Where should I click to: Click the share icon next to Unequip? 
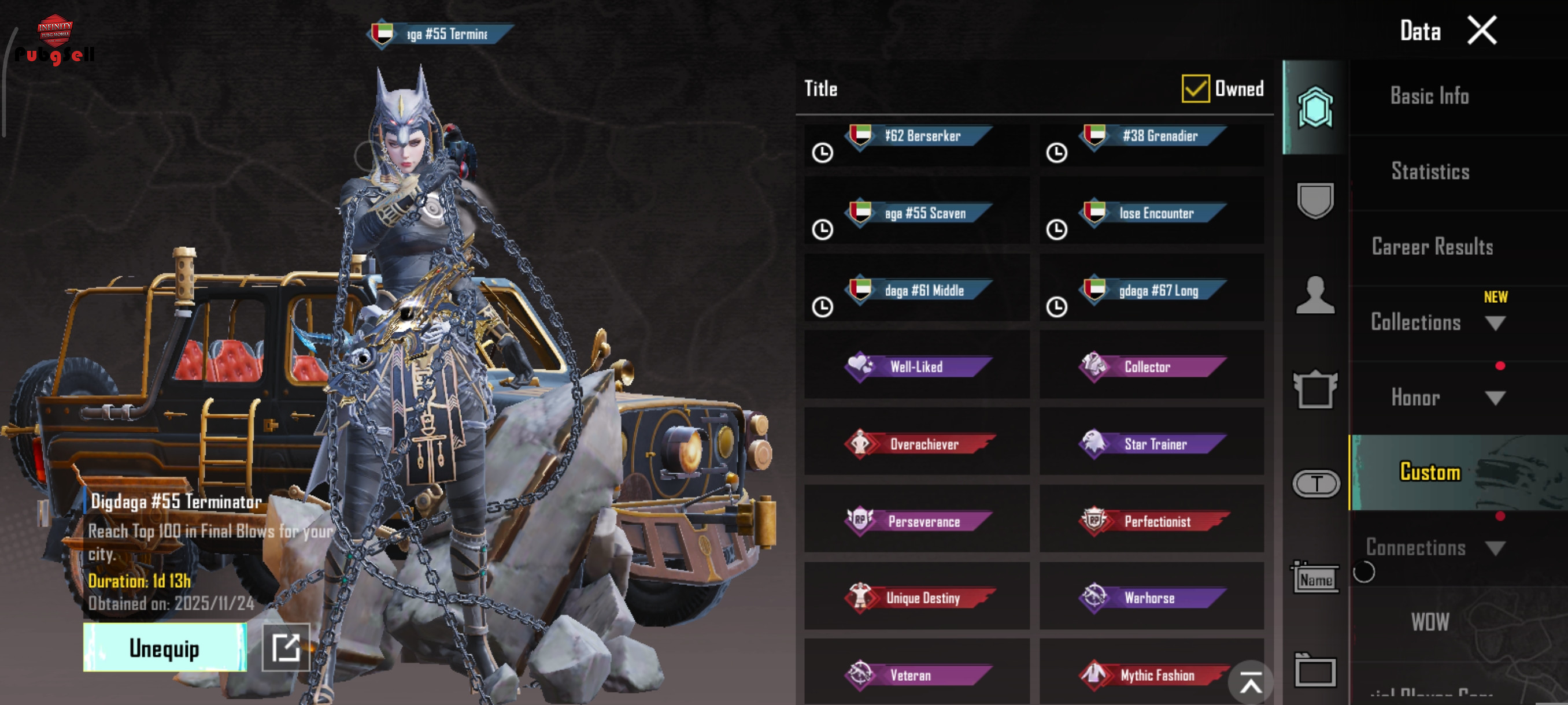point(286,648)
